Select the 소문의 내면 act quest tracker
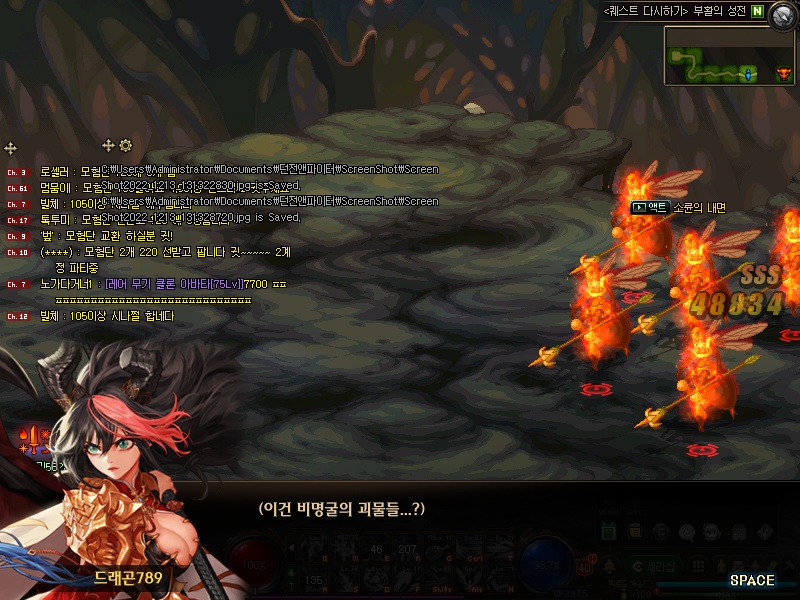Viewport: 800px width, 600px height. tap(678, 207)
